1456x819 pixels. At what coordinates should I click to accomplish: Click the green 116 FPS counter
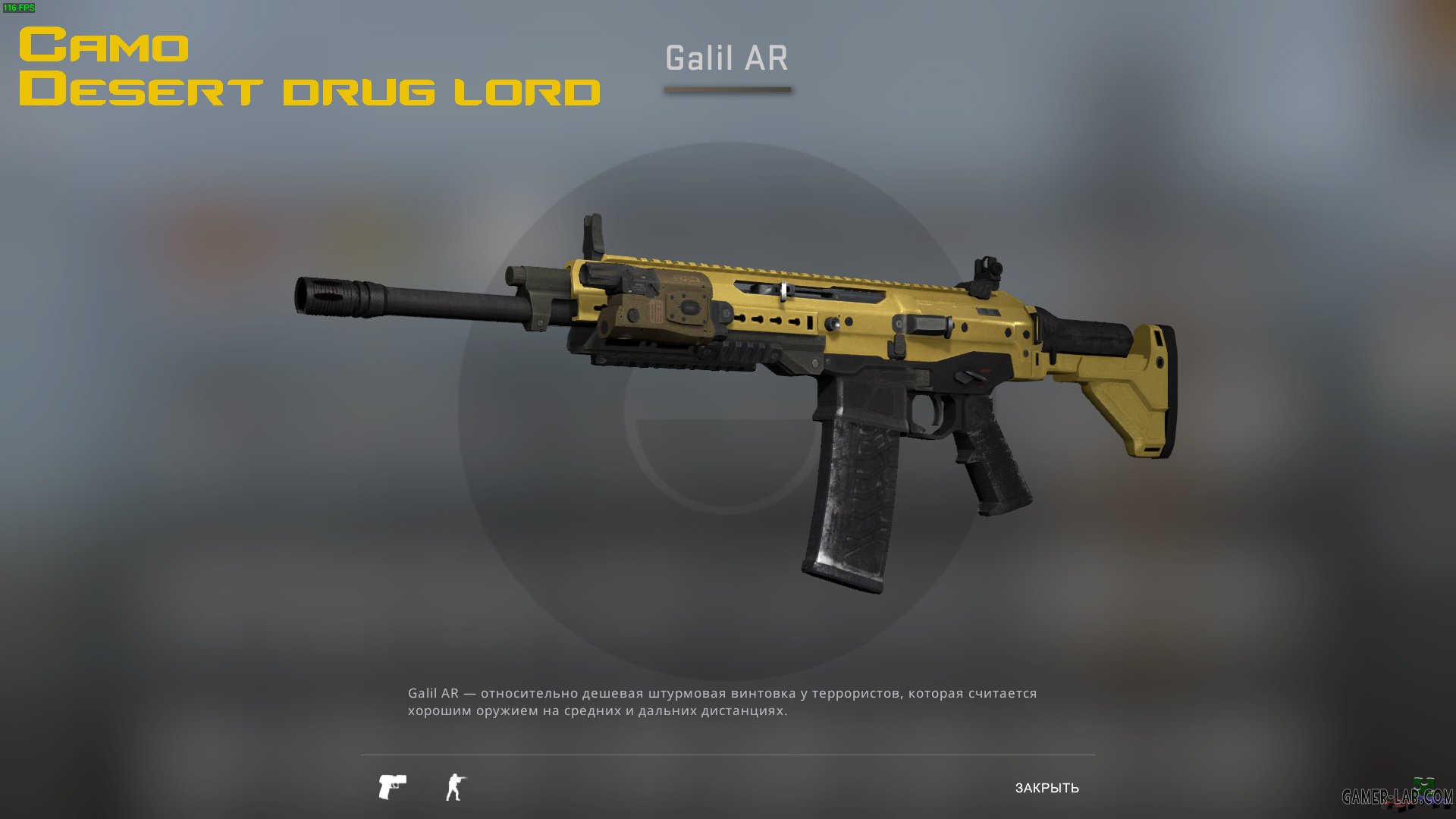tap(20, 9)
